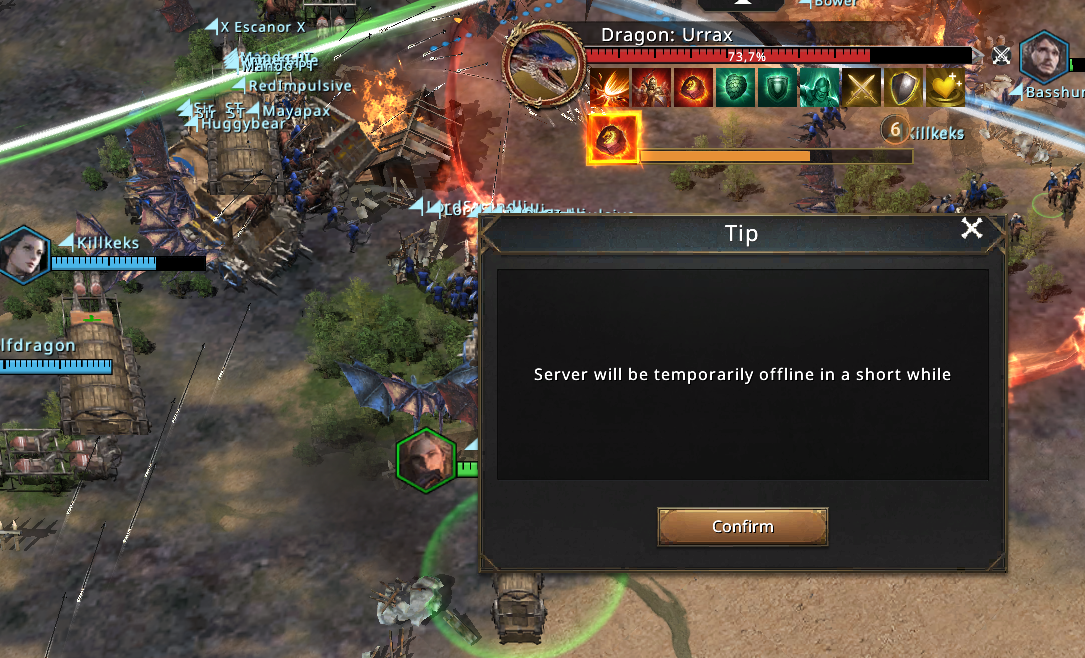The width and height of the screenshot is (1085, 658).
Task: Activate the large highlighted fire skill icon
Action: click(612, 138)
